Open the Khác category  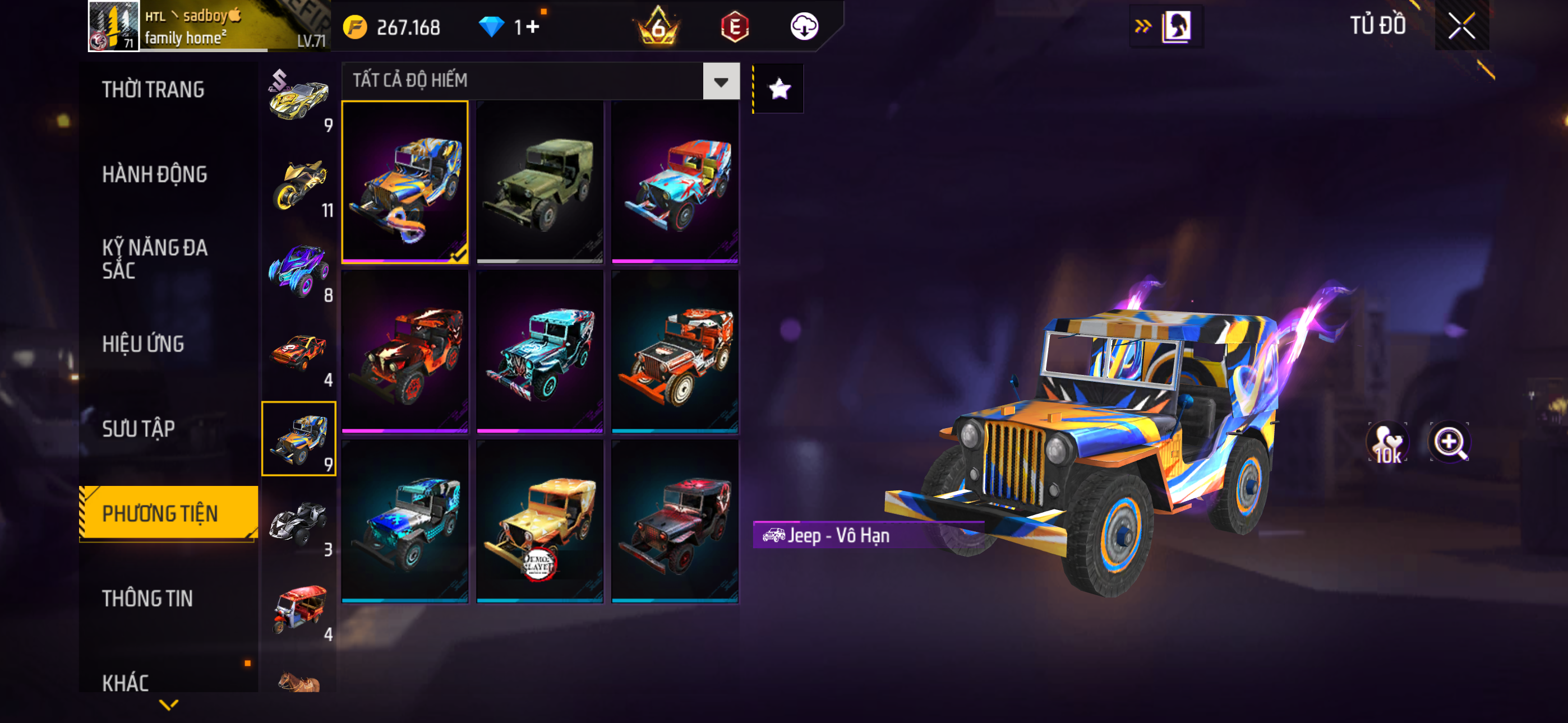(126, 683)
